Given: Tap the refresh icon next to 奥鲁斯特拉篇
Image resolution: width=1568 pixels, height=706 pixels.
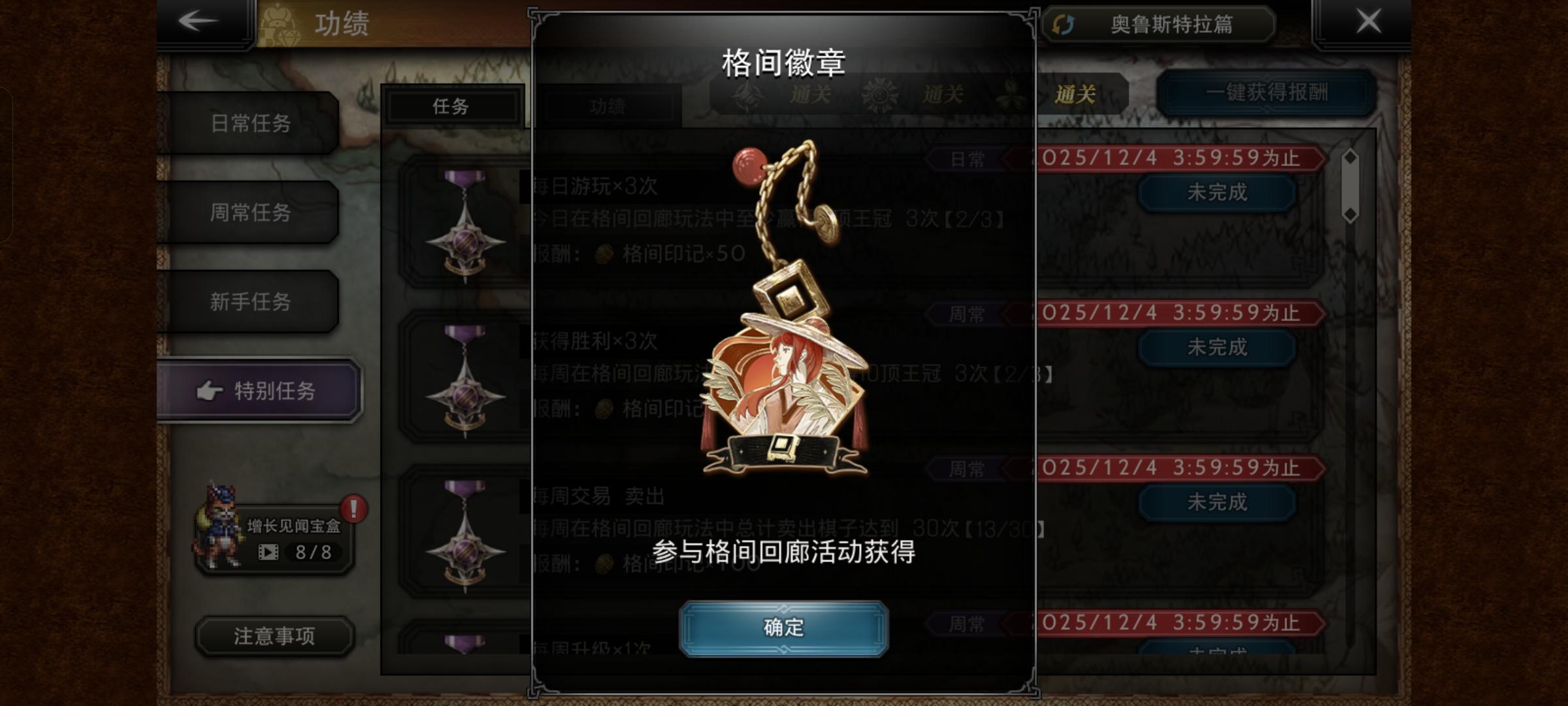Looking at the screenshot, I should (1064, 24).
